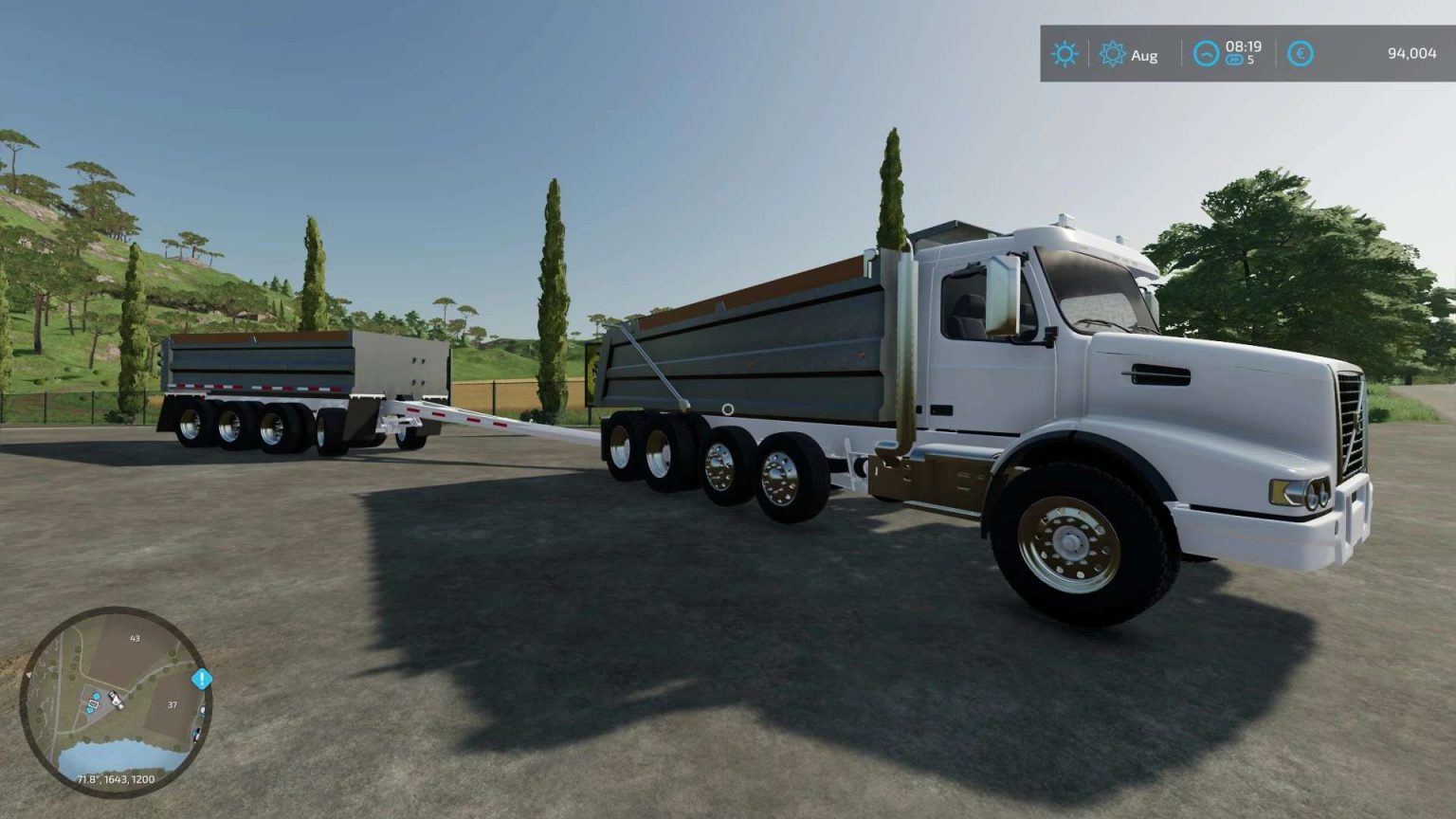Expand field 43 details on minimap
Screen dimensions: 1456x819
(134, 639)
